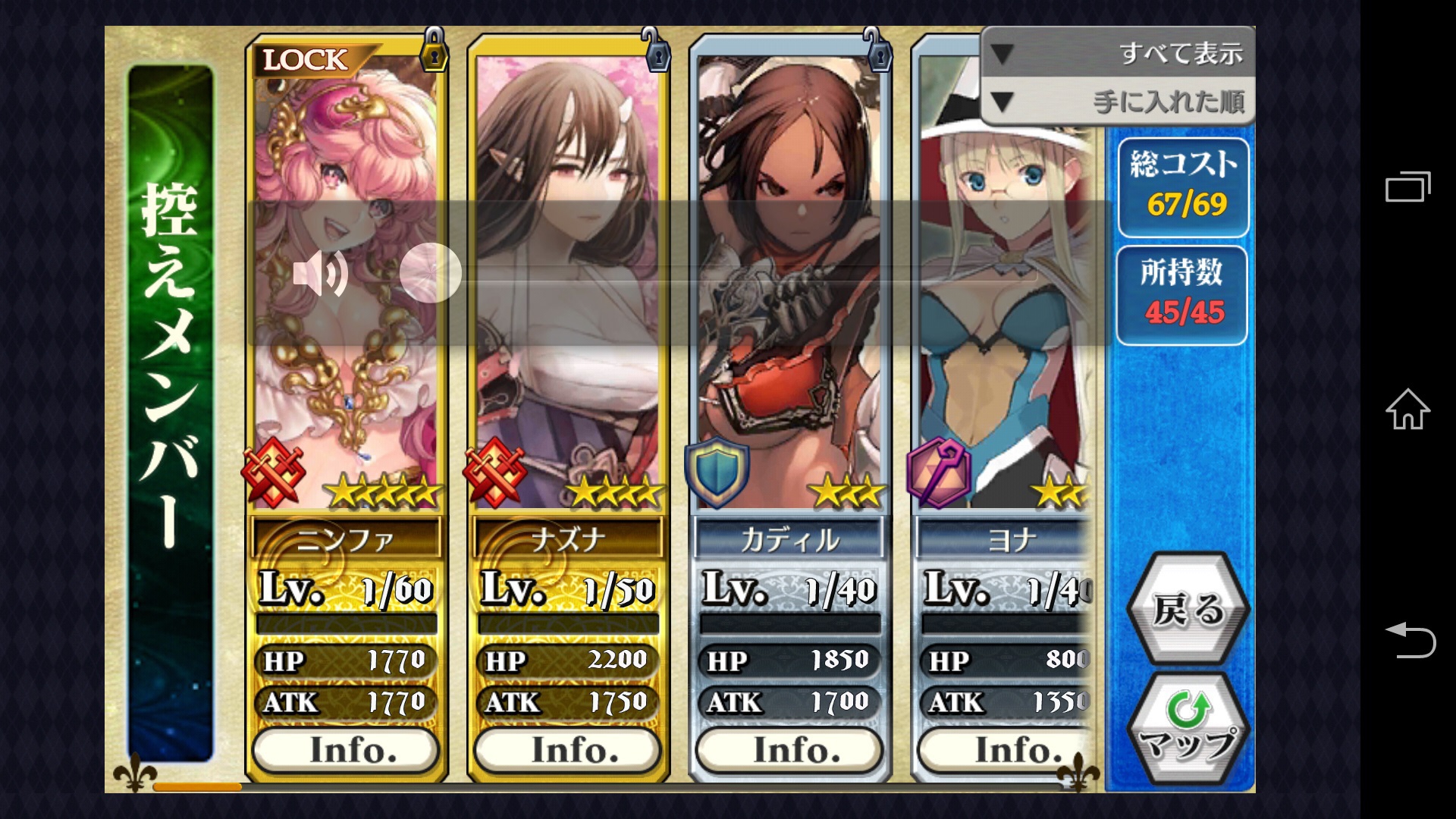Tap the speaker volume icon
The width and height of the screenshot is (1456, 819).
(x=320, y=273)
